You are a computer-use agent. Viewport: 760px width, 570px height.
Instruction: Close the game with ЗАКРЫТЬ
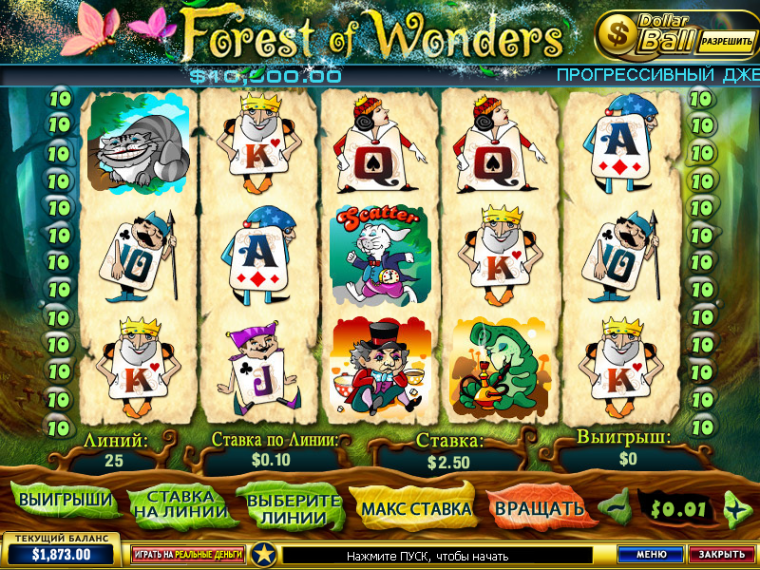721,554
